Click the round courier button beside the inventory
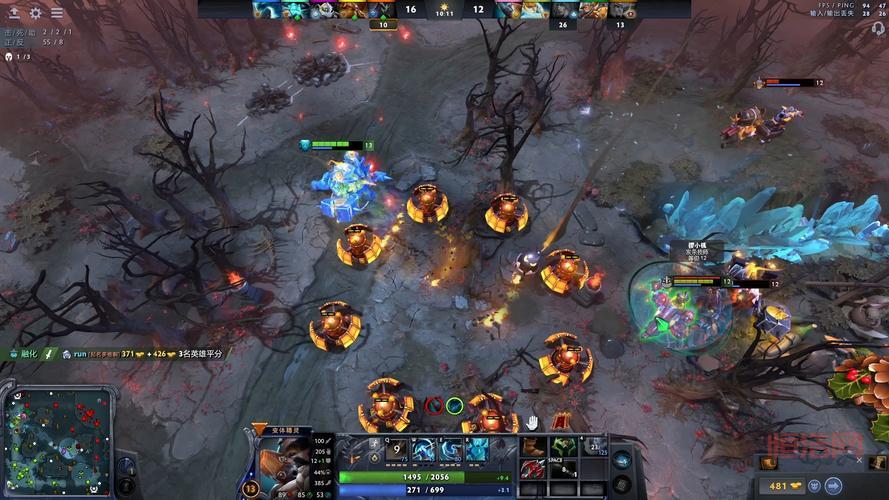 [x=621, y=460]
